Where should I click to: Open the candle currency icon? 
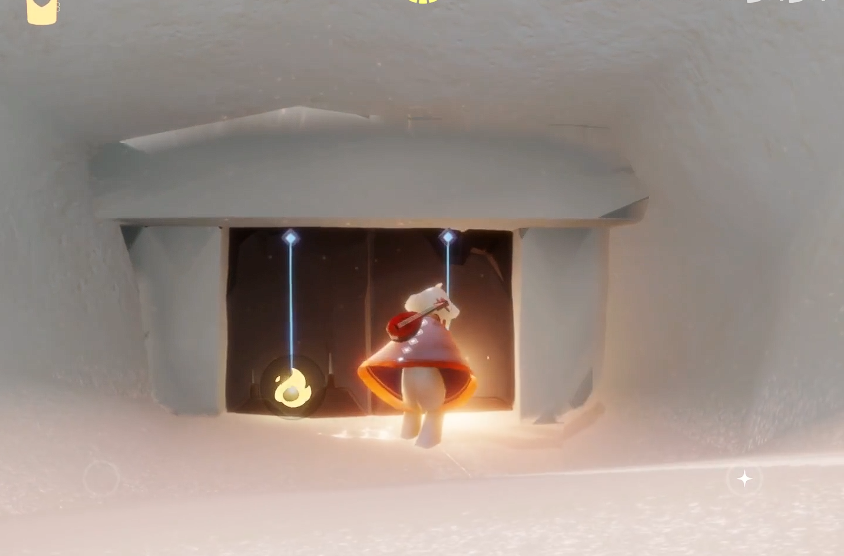click(42, 10)
